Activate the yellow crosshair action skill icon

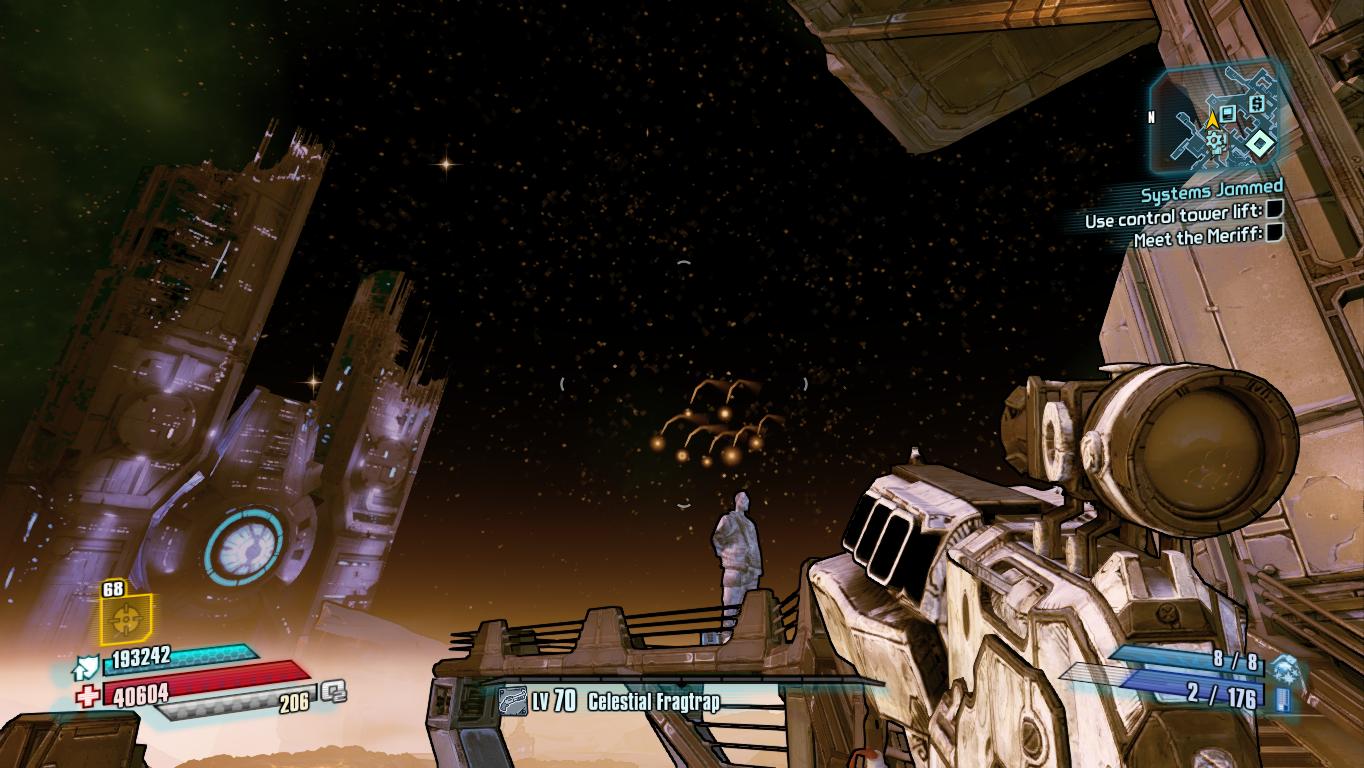point(125,620)
